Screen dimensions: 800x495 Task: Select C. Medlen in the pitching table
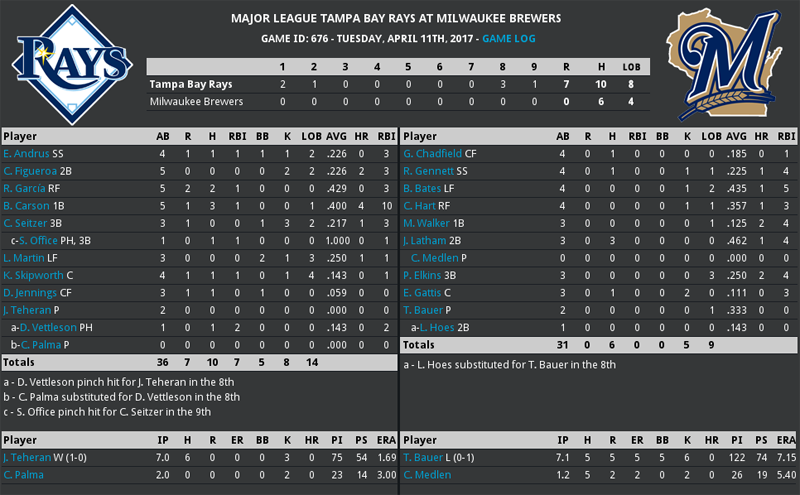point(427,475)
